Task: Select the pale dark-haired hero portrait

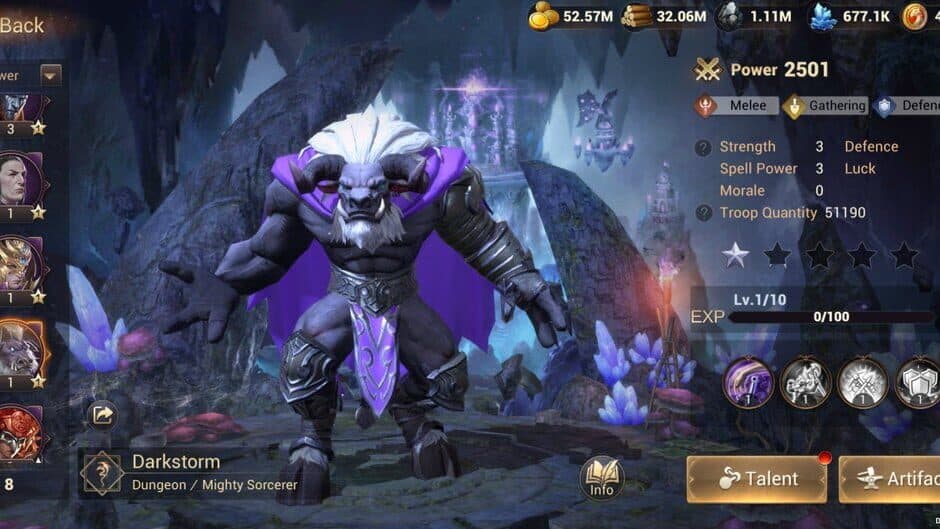Action: [x=21, y=180]
